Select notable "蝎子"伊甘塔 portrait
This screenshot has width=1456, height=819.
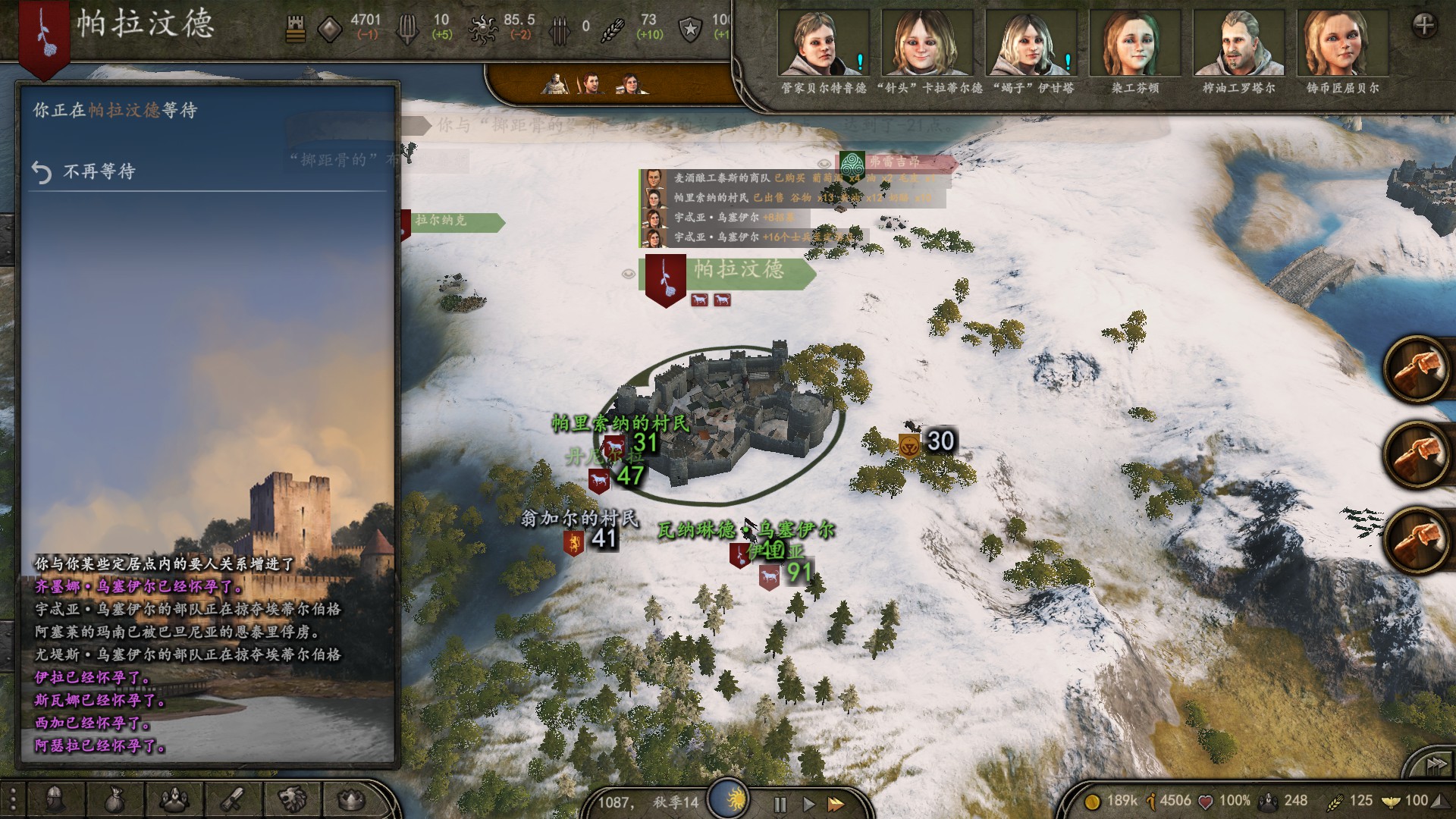(1031, 44)
